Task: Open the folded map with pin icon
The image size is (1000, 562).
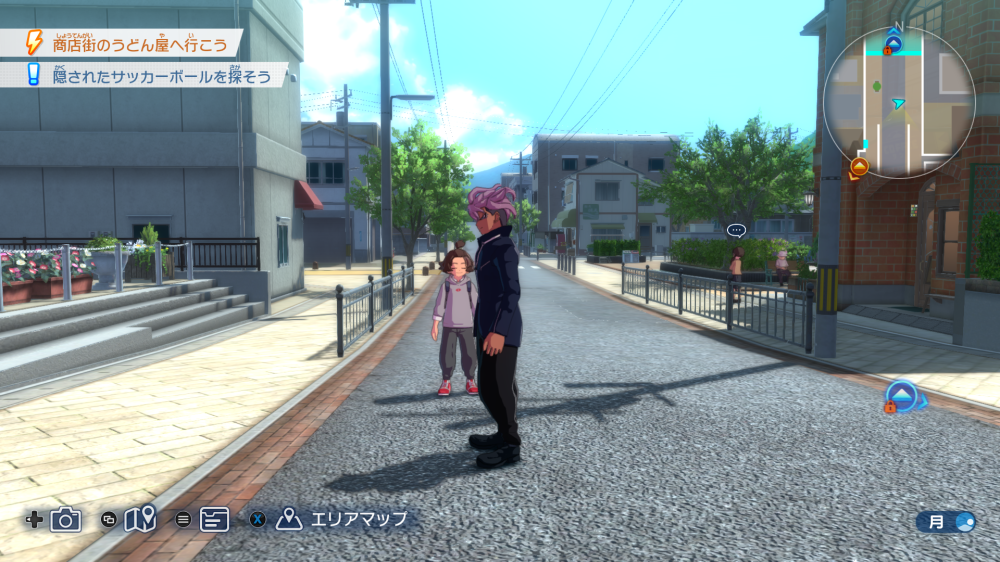Action: pos(141,519)
